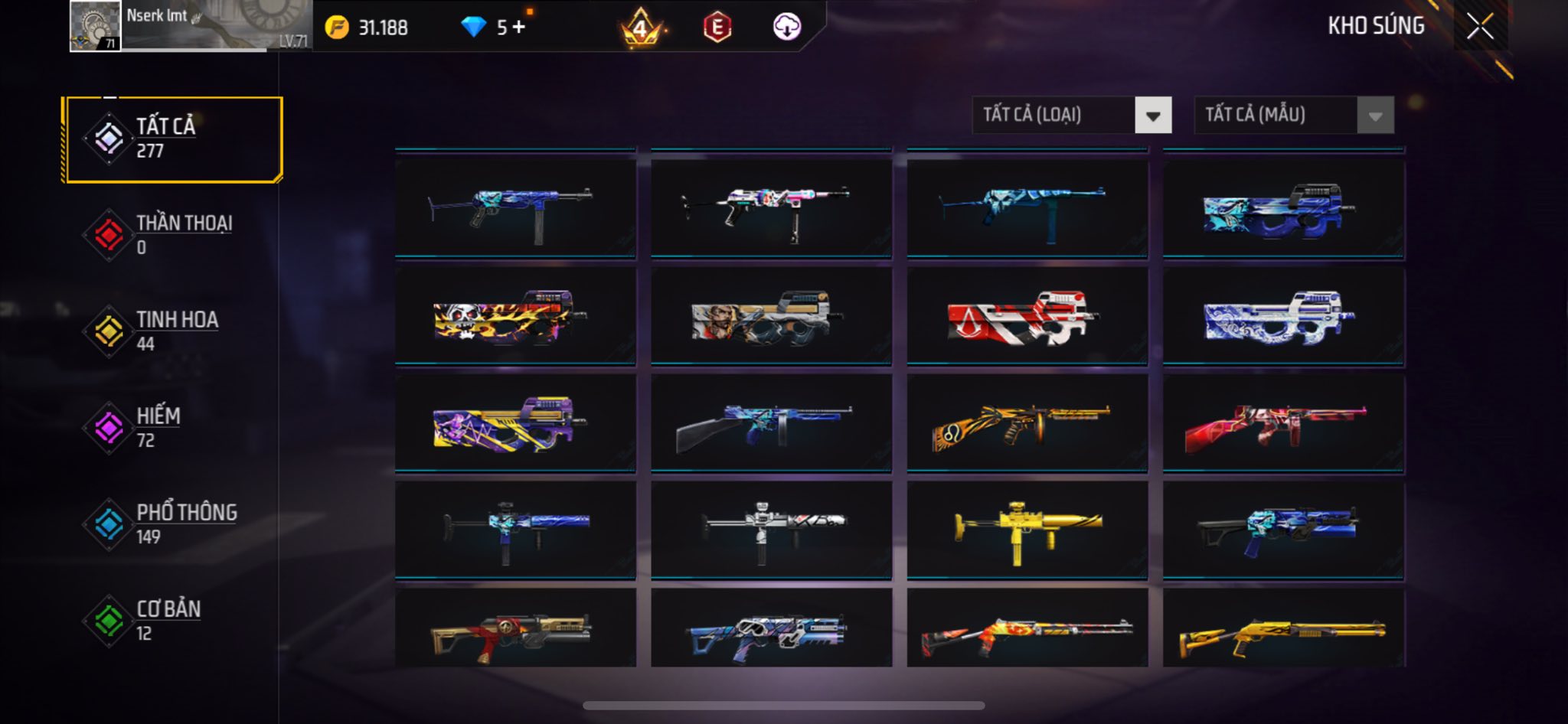Show the Hiếm rarity weapons
Viewport: 1568px width, 724px height.
click(174, 428)
